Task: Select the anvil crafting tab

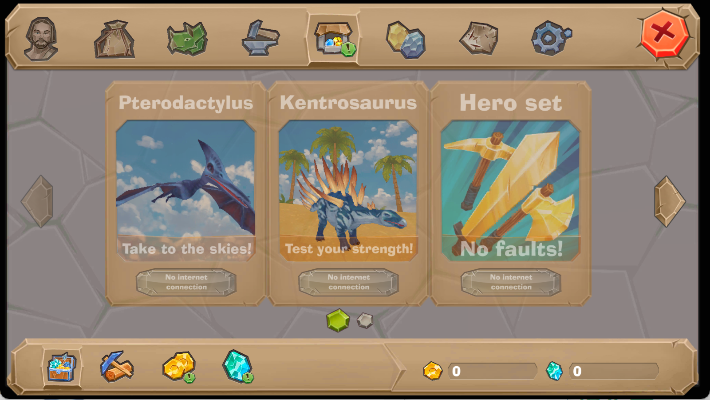Action: (260, 39)
